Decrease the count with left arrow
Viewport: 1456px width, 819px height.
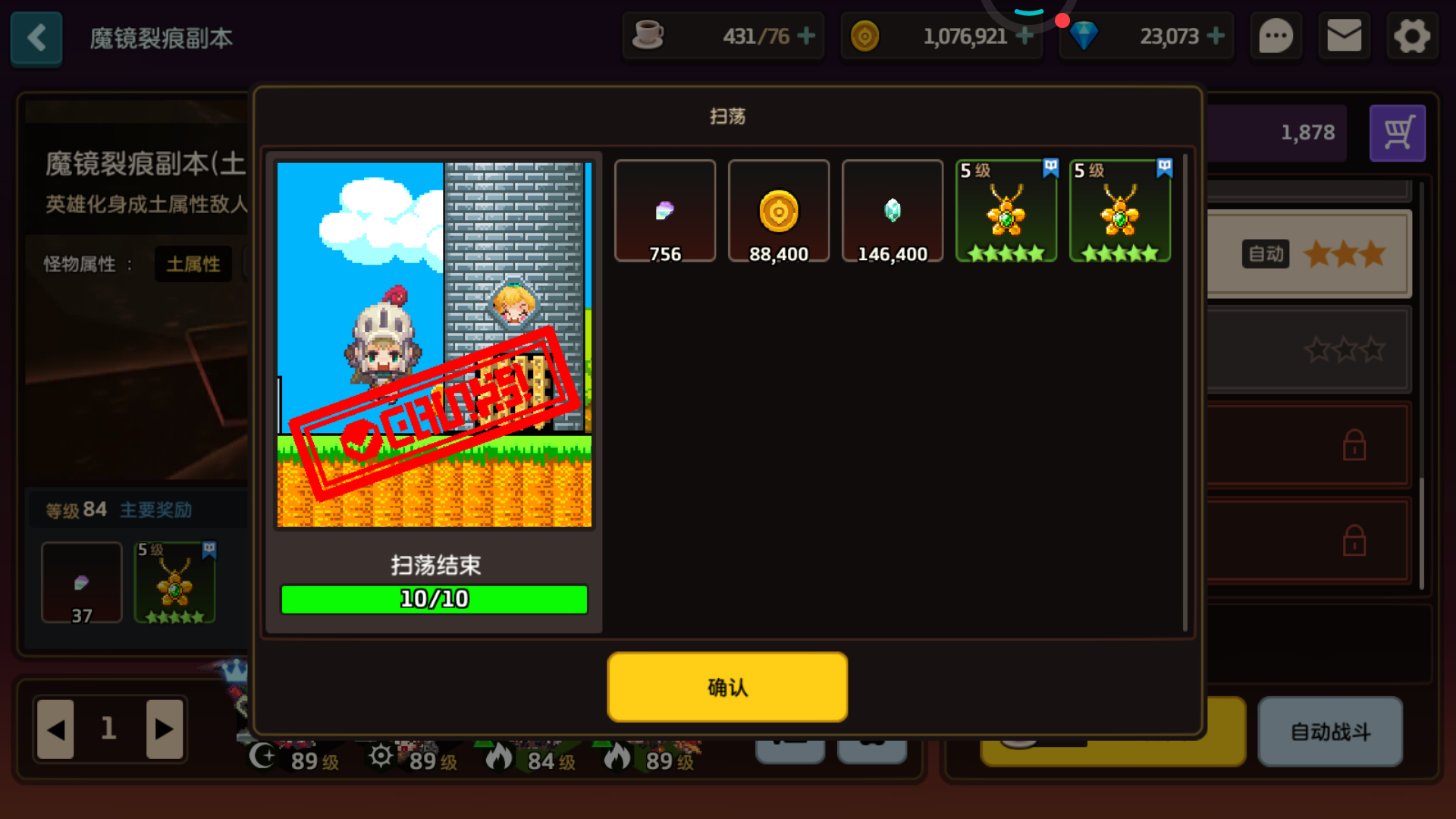(x=55, y=730)
